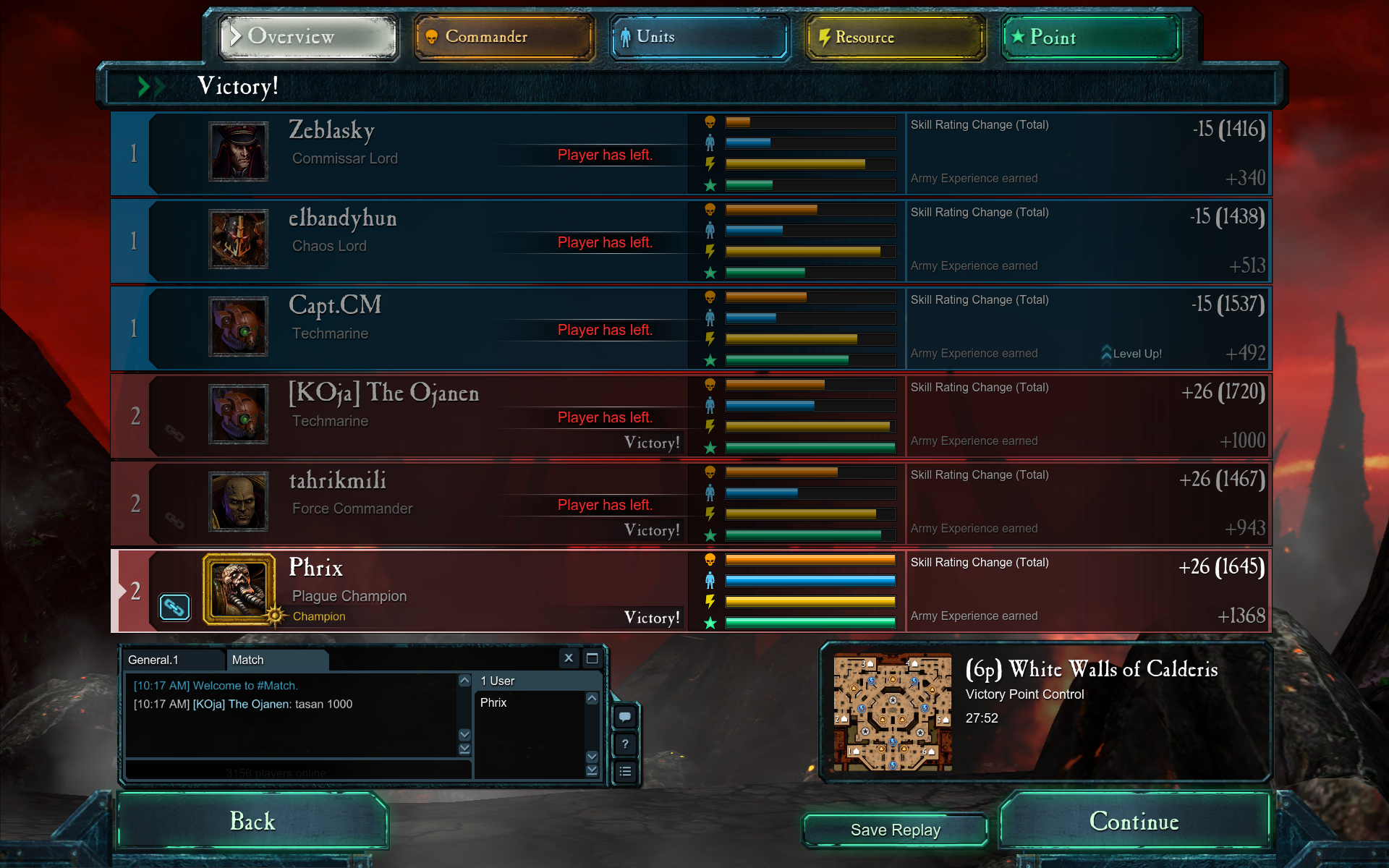Open the list icon button beside chat
The height and width of the screenshot is (868, 1389).
[x=625, y=772]
